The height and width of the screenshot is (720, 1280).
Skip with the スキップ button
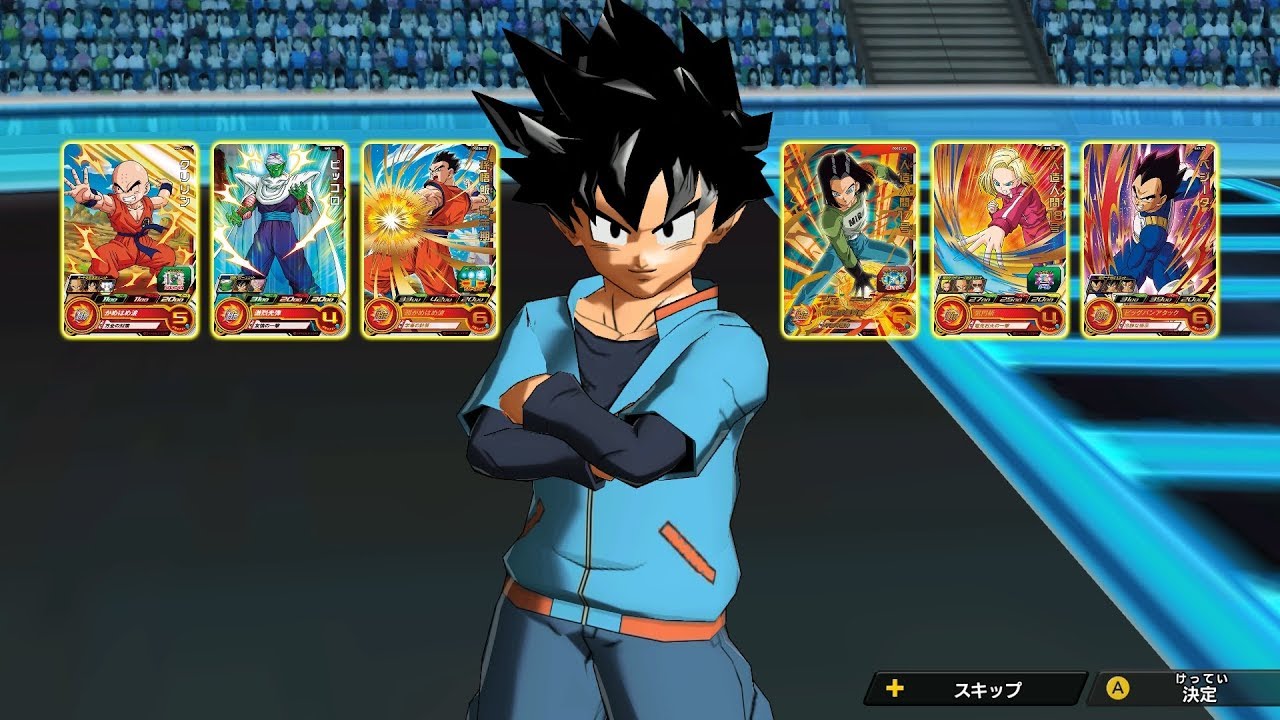[x=976, y=689]
